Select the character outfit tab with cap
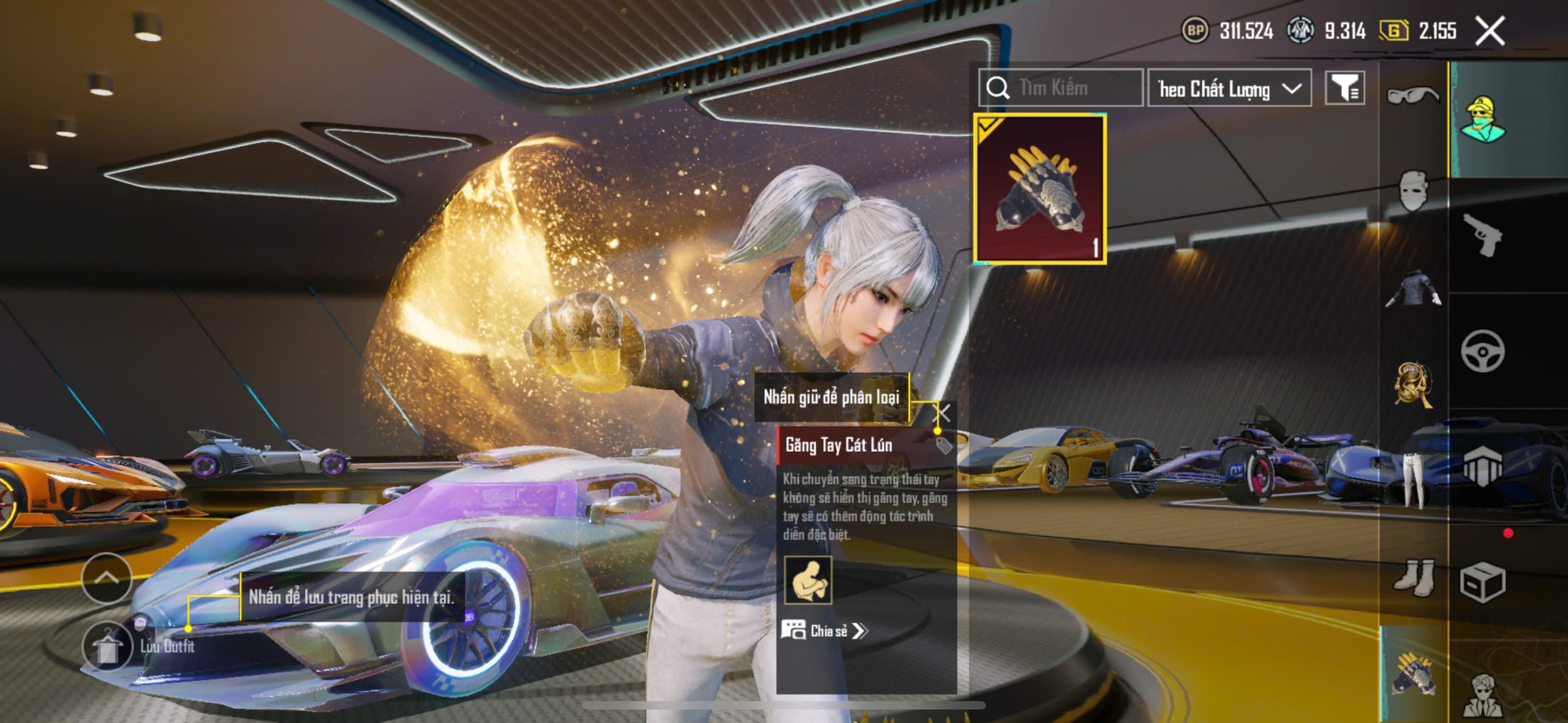The image size is (1568, 723). point(1482,119)
